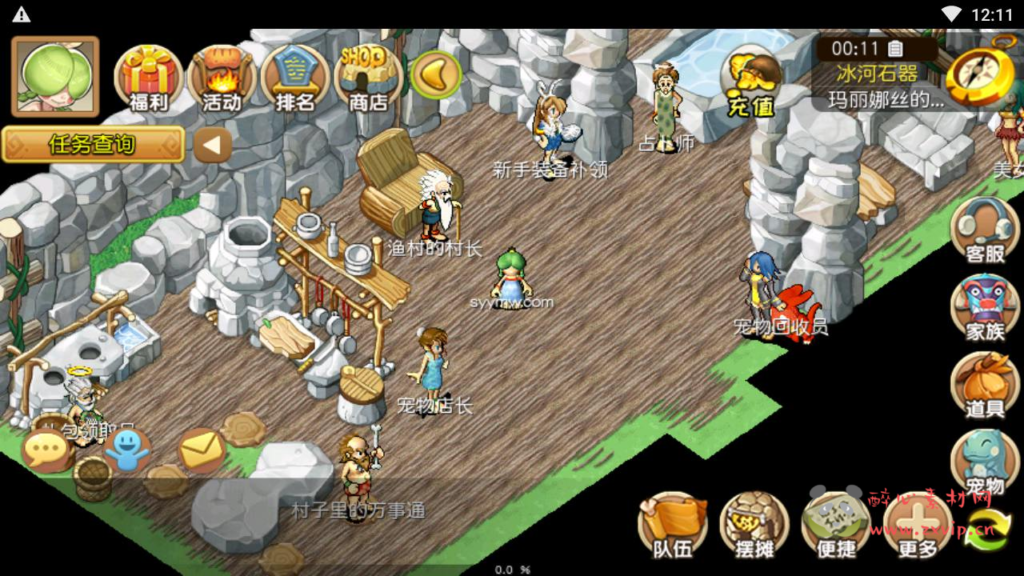Open the mail envelope icon
This screenshot has height=576, width=1024.
202,449
